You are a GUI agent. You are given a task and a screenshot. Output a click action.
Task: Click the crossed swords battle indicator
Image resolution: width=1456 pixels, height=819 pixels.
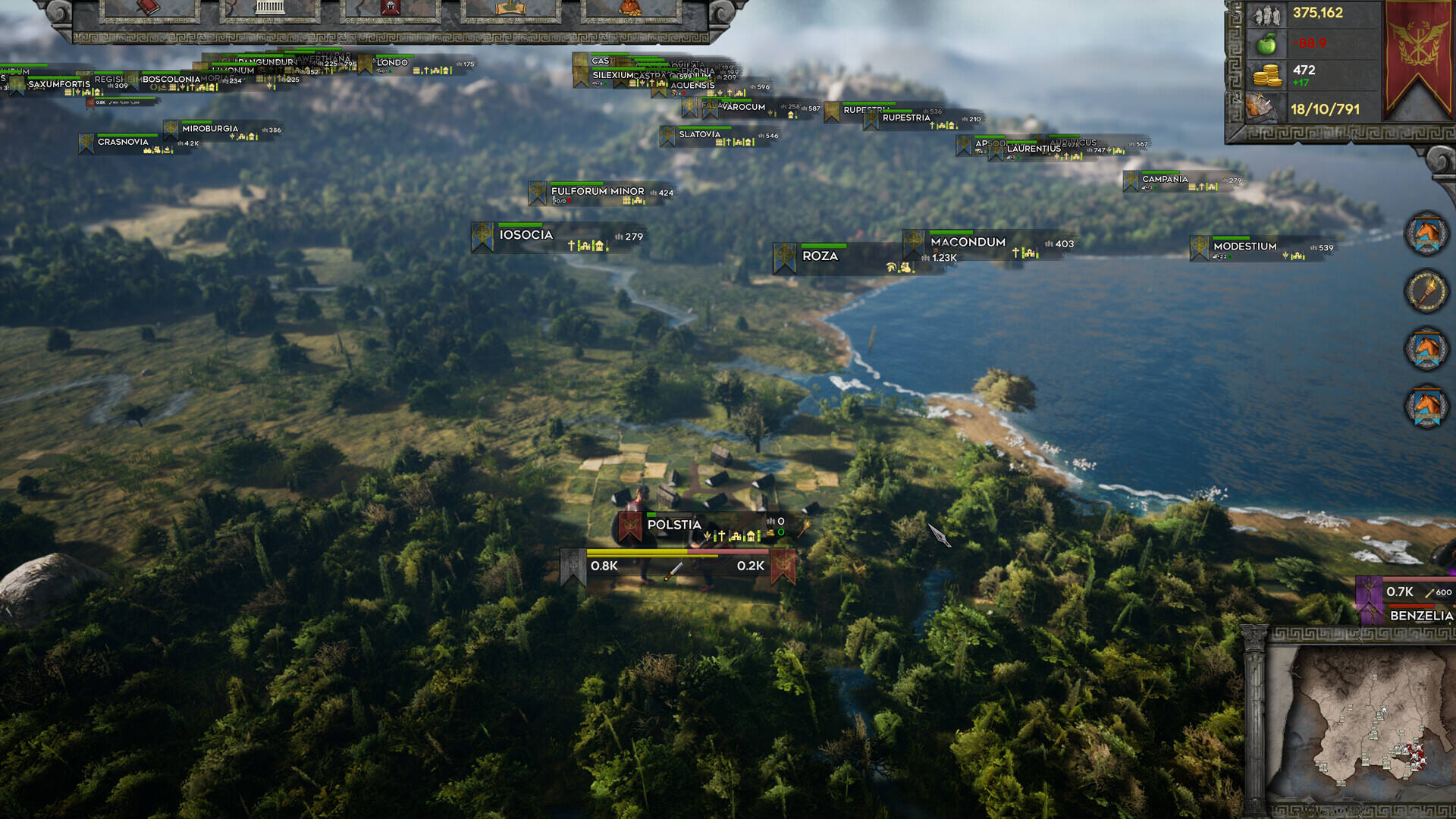(673, 570)
